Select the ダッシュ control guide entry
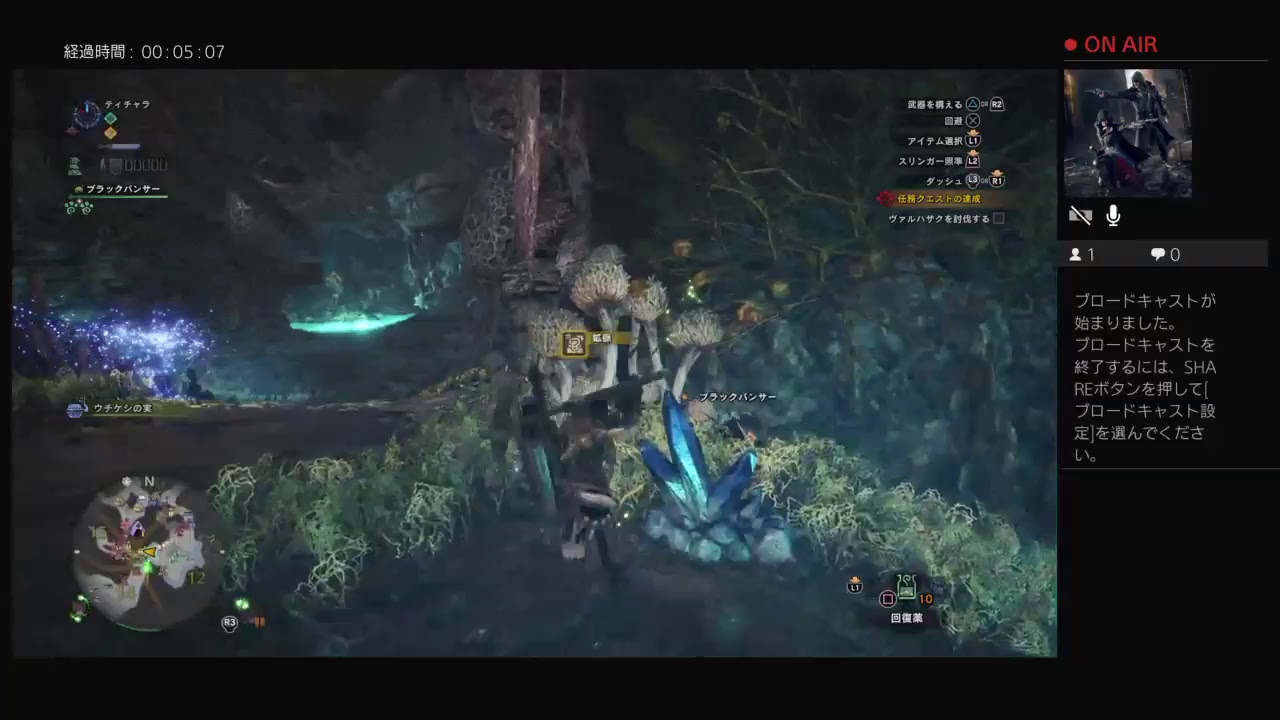 pyautogui.click(x=944, y=181)
